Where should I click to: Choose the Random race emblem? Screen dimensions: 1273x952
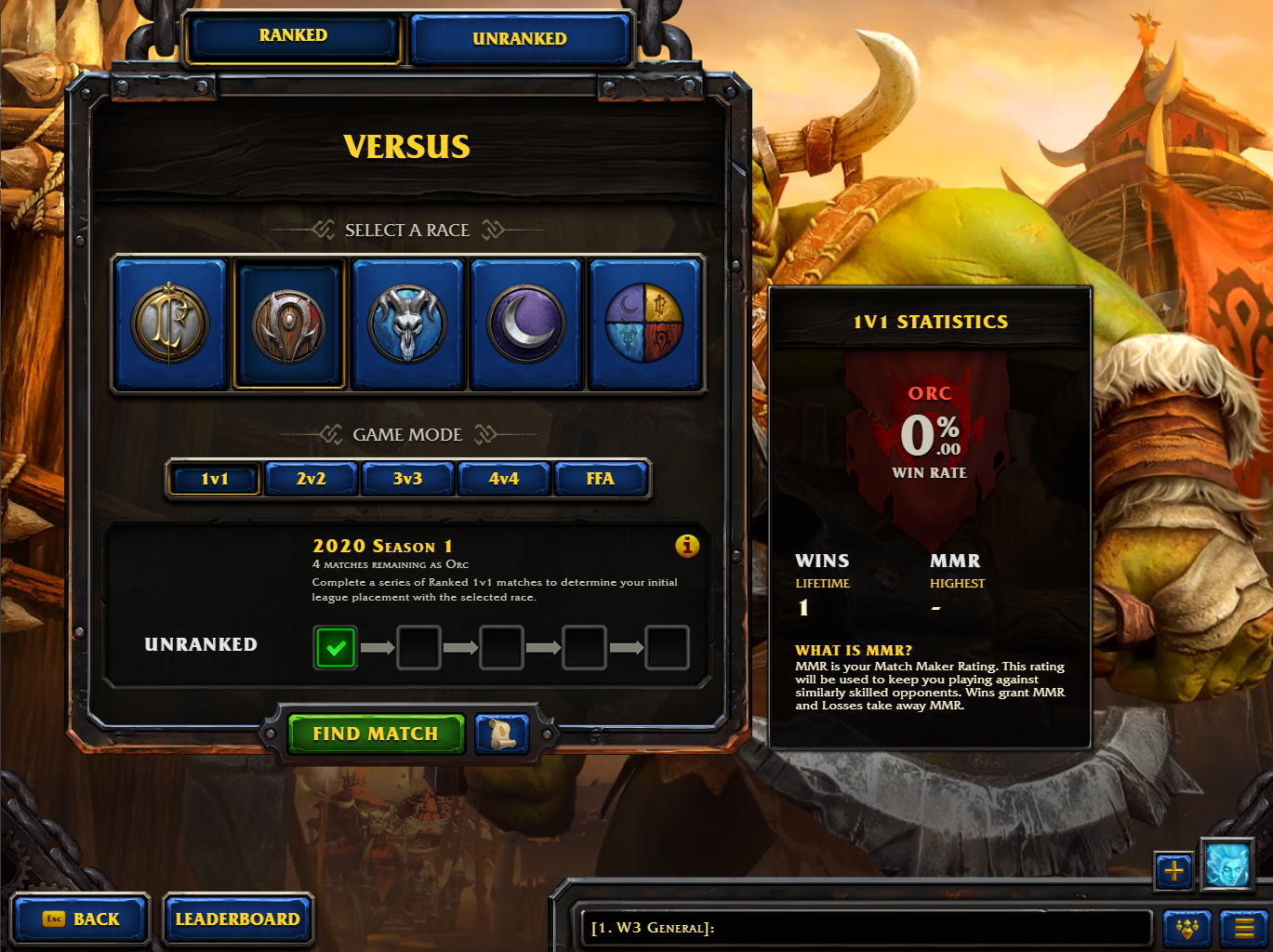click(x=644, y=324)
